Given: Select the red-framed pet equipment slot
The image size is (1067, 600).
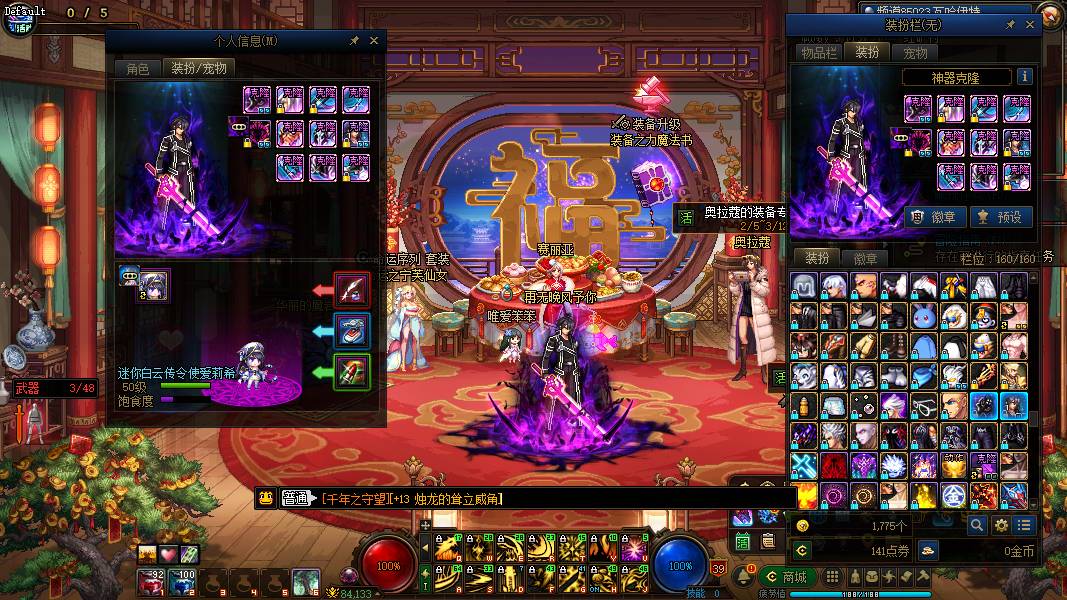Looking at the screenshot, I should (x=352, y=290).
